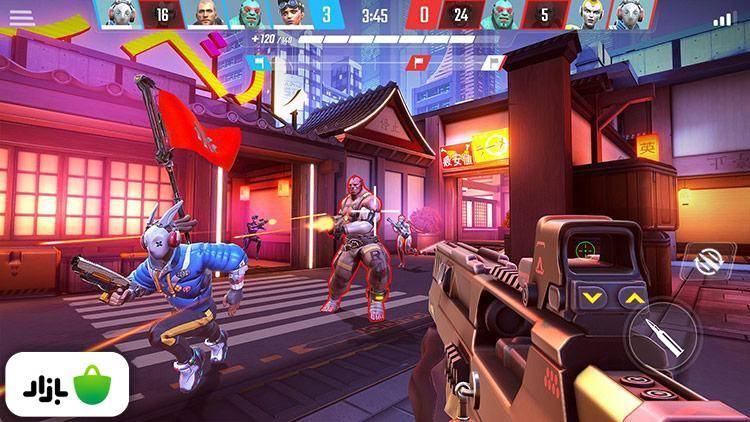Image resolution: width=750 pixels, height=422 pixels.
Task: Open the hamburger menu
Action: 21,17
